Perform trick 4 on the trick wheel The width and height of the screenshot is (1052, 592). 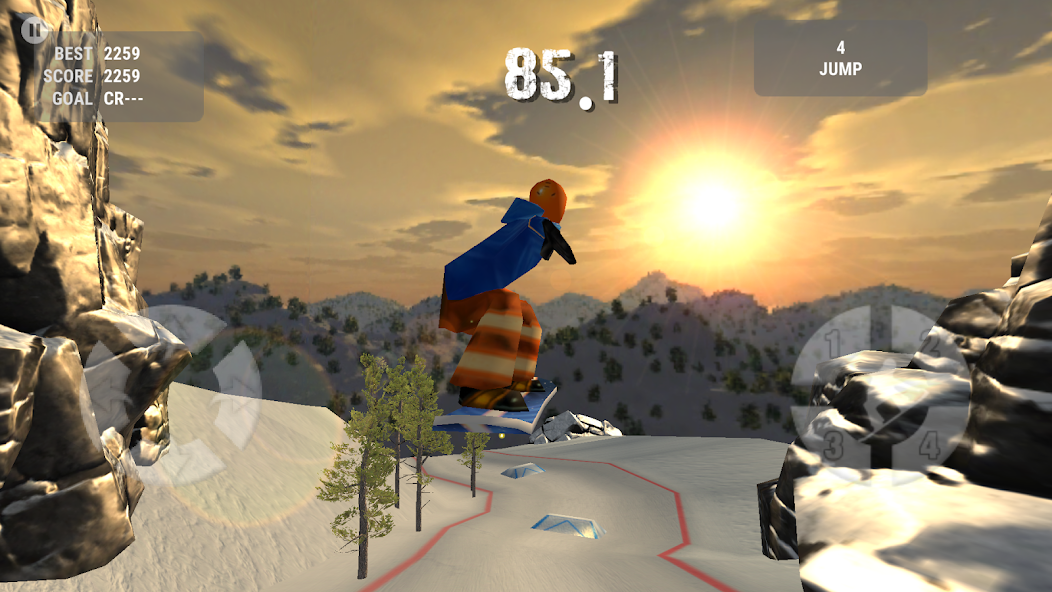[927, 441]
